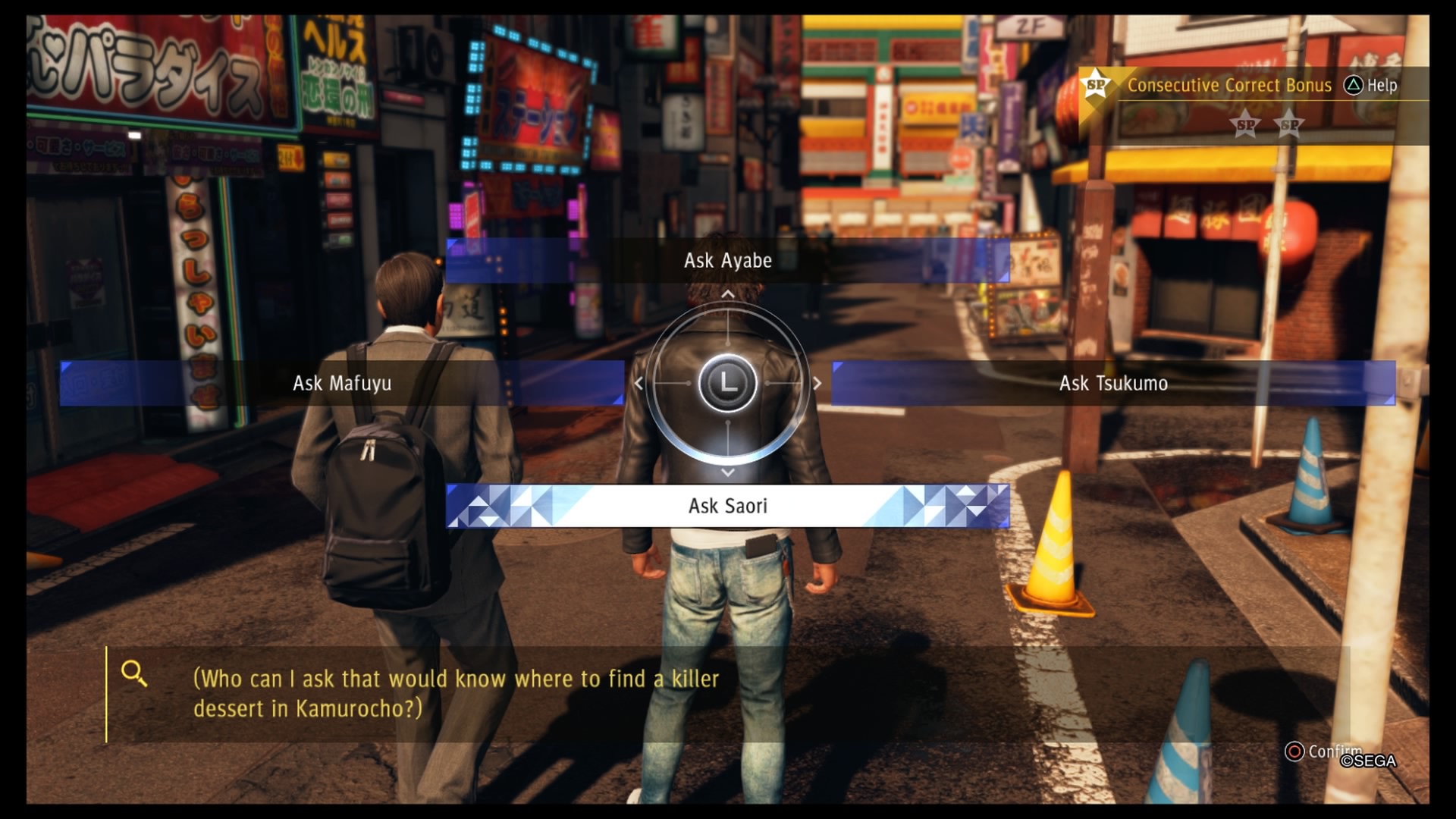Click the gold SP star badge
The image size is (1456, 819).
pyautogui.click(x=1094, y=85)
